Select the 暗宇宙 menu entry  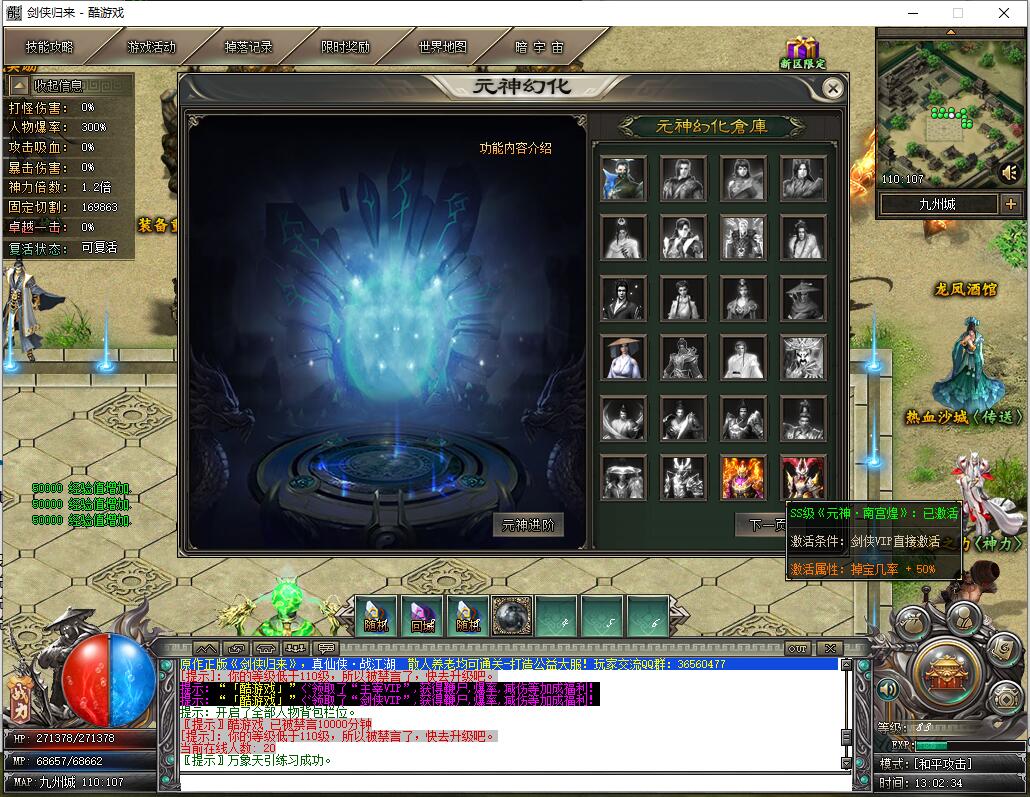pyautogui.click(x=540, y=47)
